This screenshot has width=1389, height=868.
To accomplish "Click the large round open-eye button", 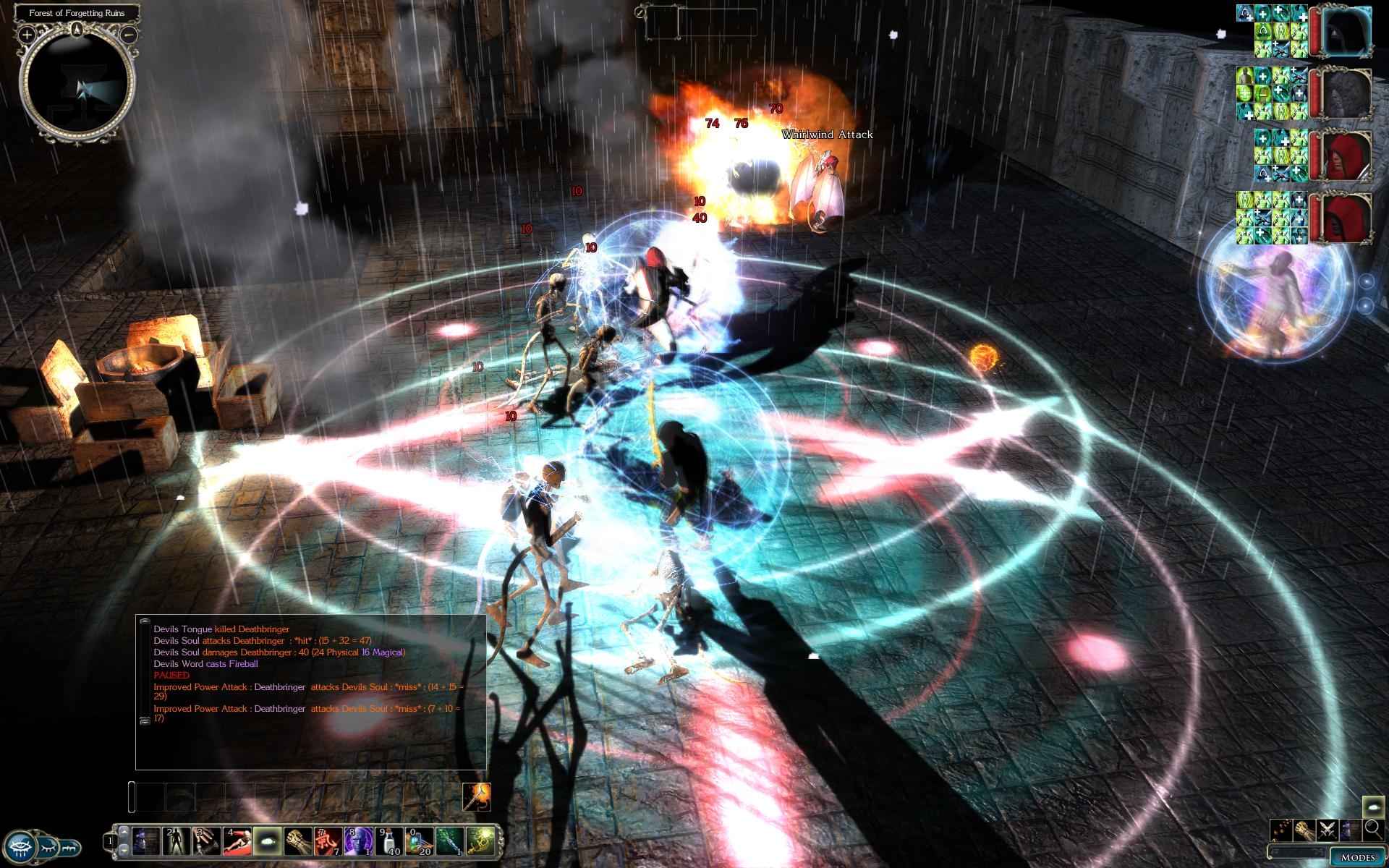I will (x=20, y=846).
